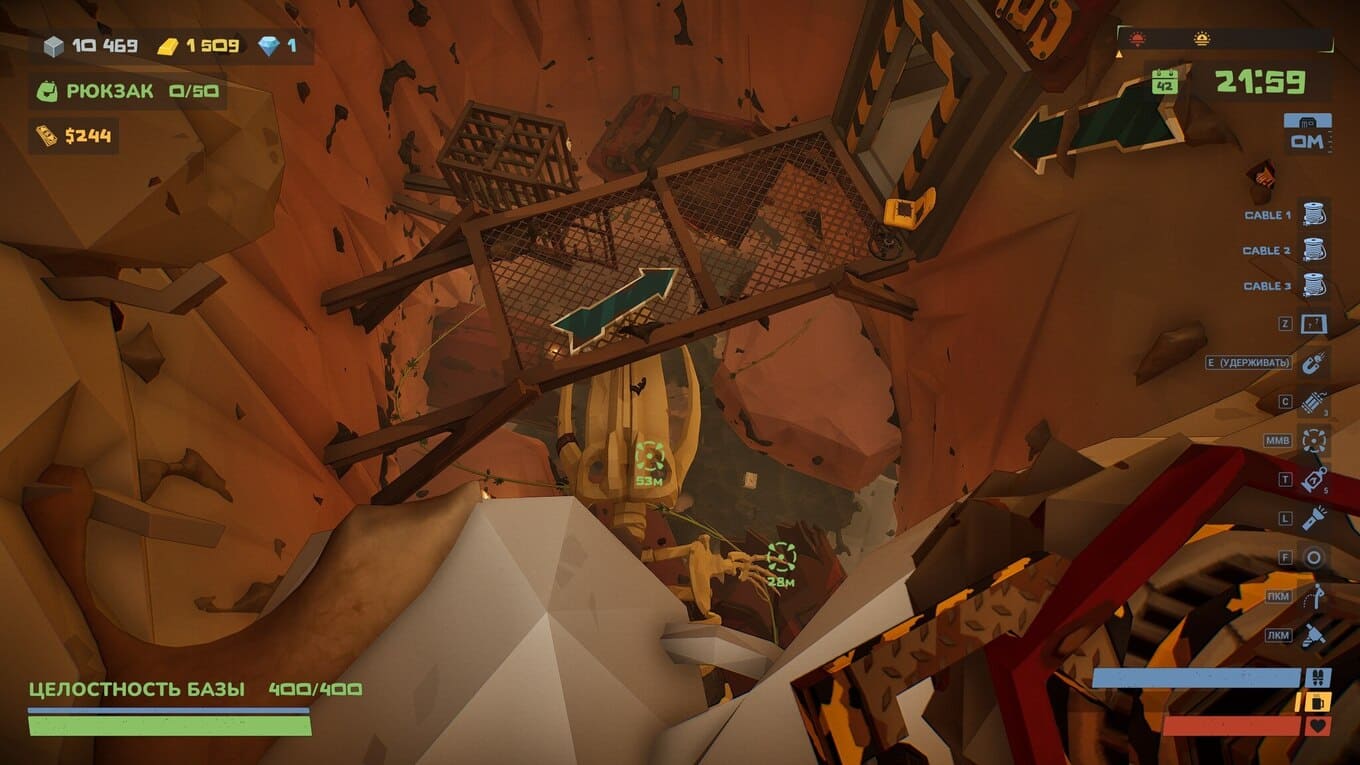Click the green calendar day icon
The height and width of the screenshot is (765, 1360).
point(1164,82)
